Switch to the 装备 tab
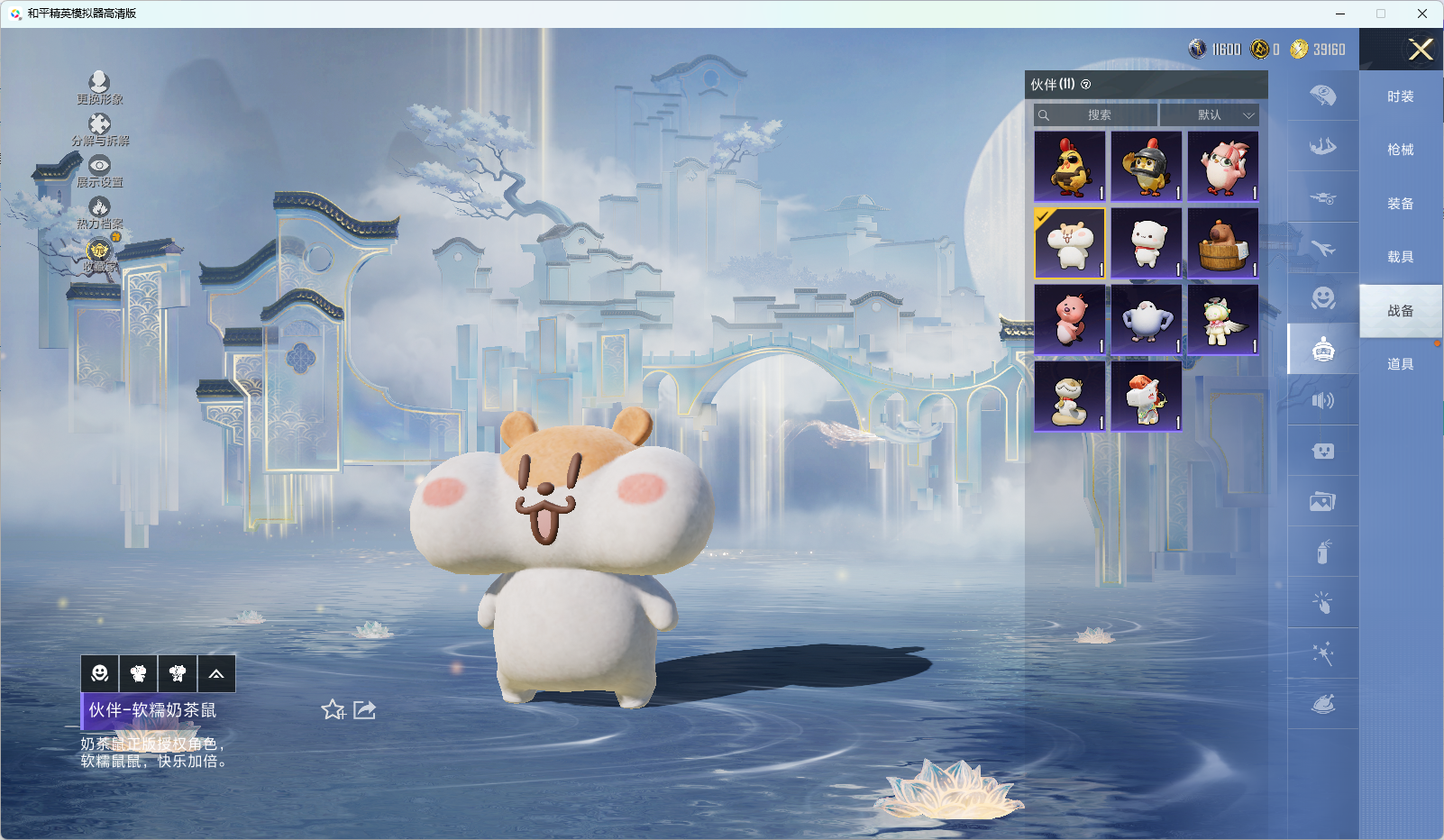The image size is (1444, 840). 1400,204
